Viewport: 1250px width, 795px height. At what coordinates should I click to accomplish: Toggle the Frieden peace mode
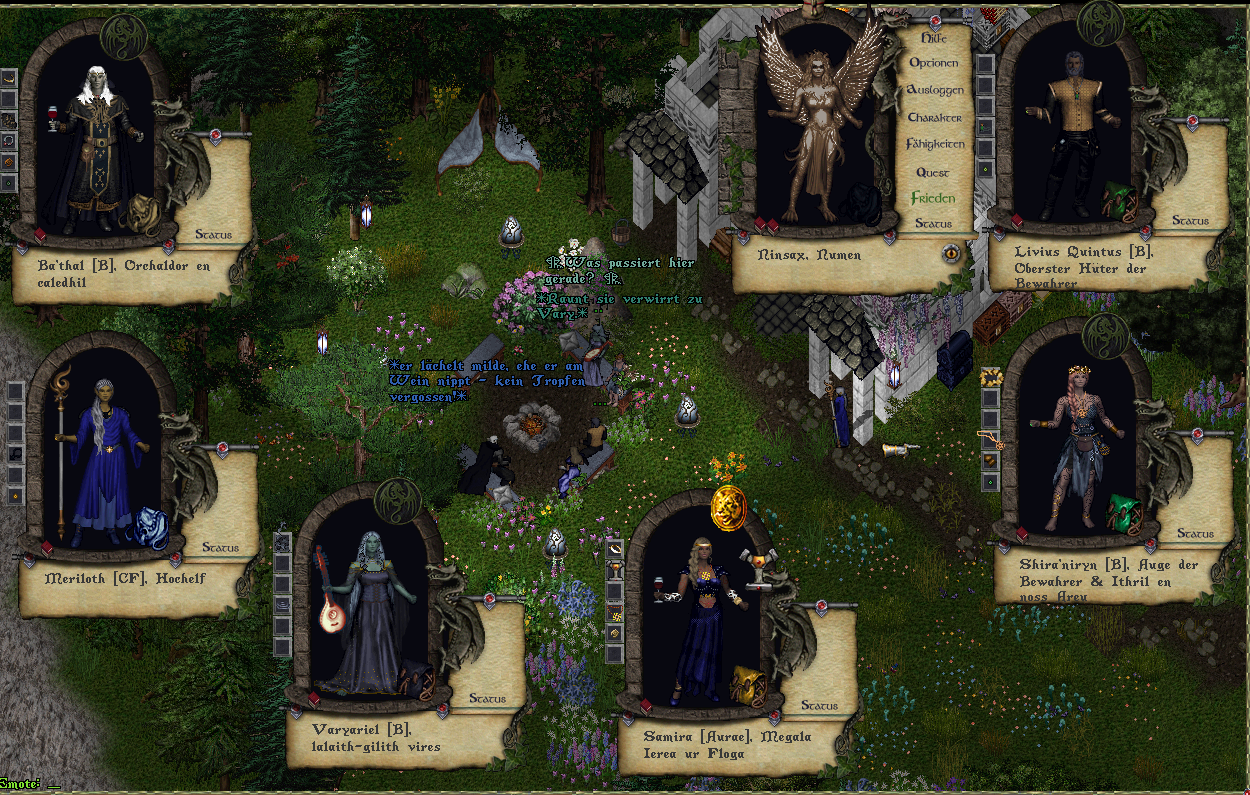click(x=932, y=198)
